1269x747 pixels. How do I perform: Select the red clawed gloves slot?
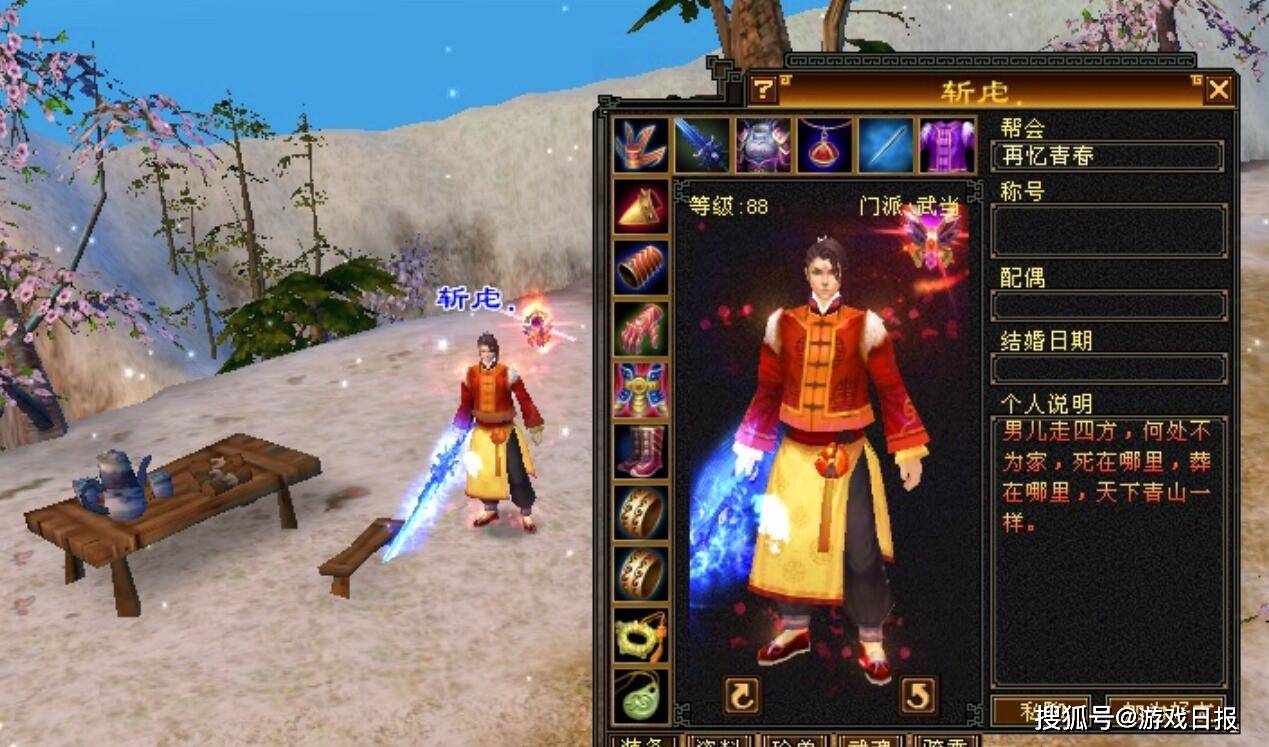(x=640, y=329)
